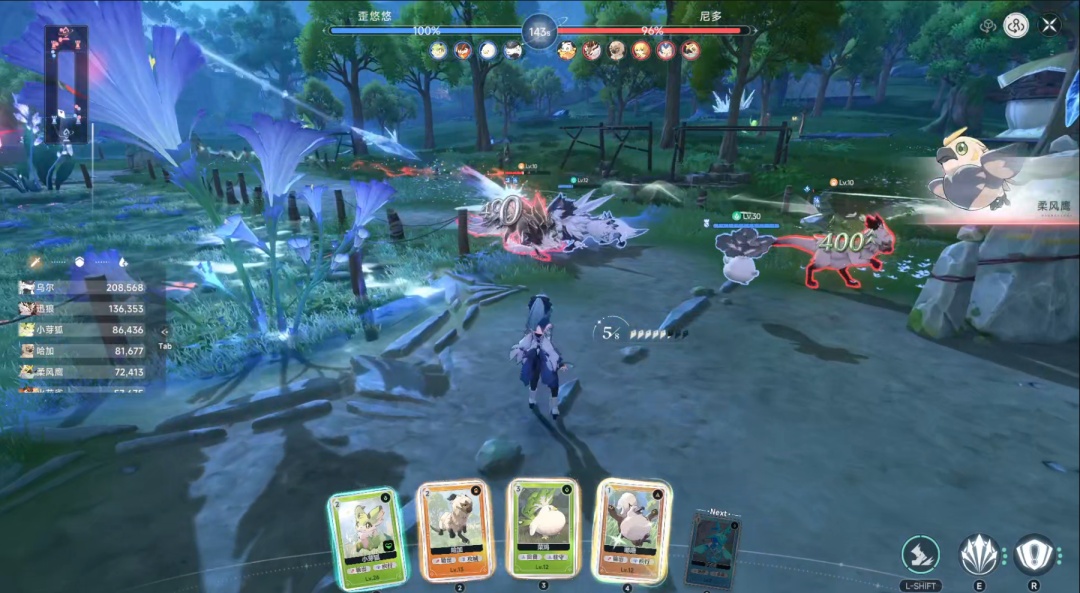Activate the dash skill icon labeled L-SHIFT
Screen dimensions: 1080x593
[x=920, y=555]
